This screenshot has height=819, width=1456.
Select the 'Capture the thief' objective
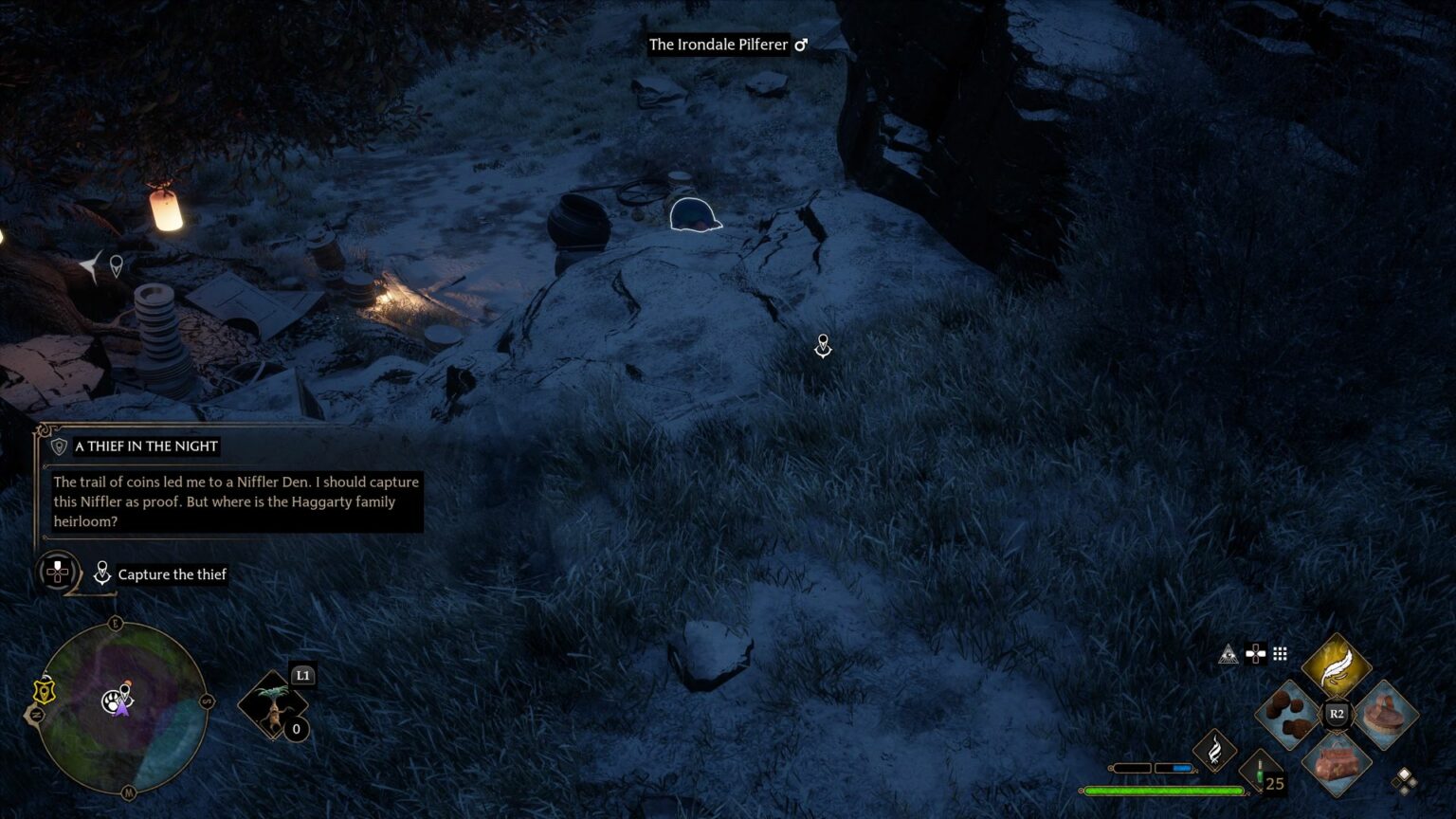(172, 574)
